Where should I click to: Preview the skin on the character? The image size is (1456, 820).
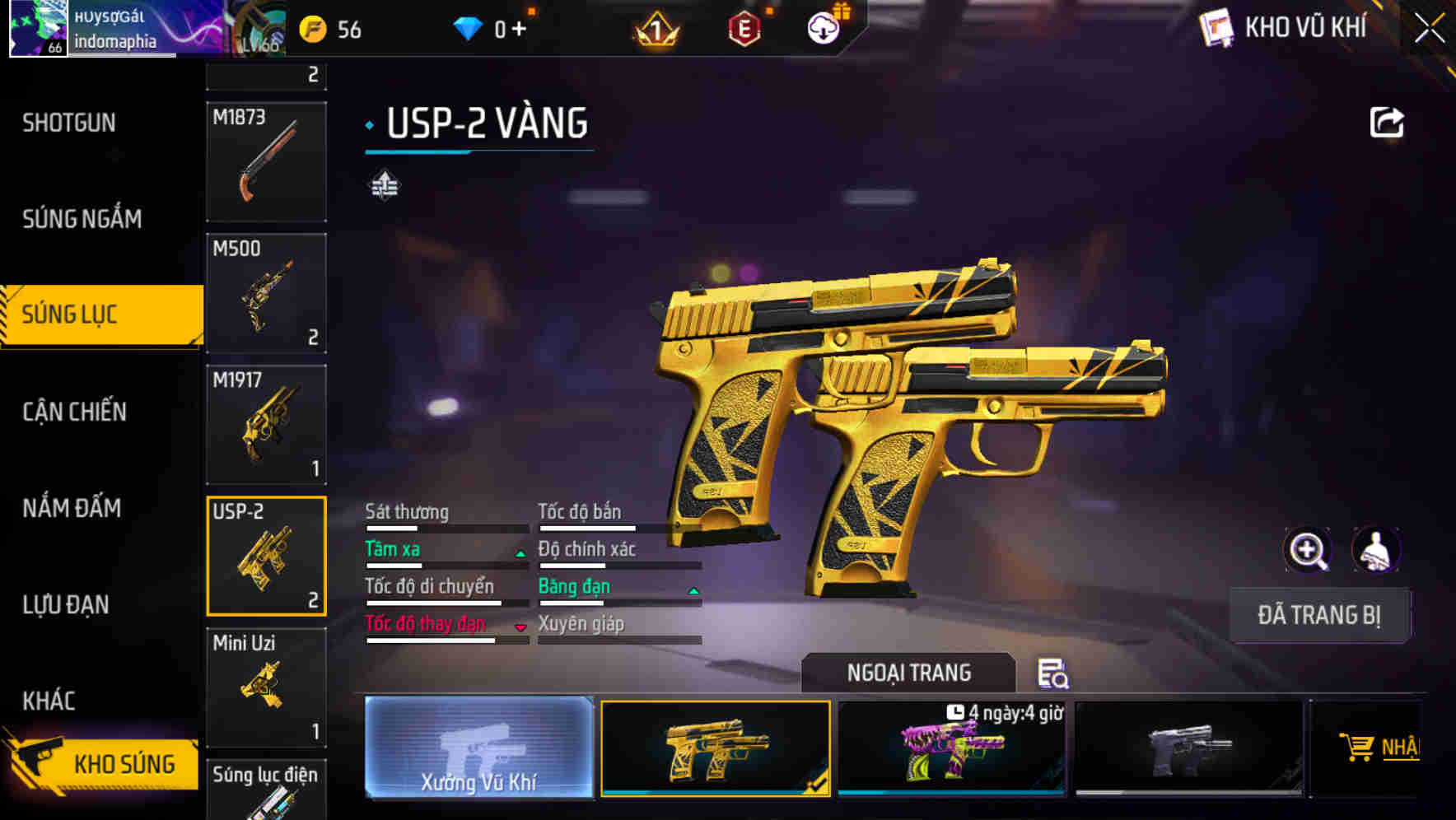coord(1375,550)
